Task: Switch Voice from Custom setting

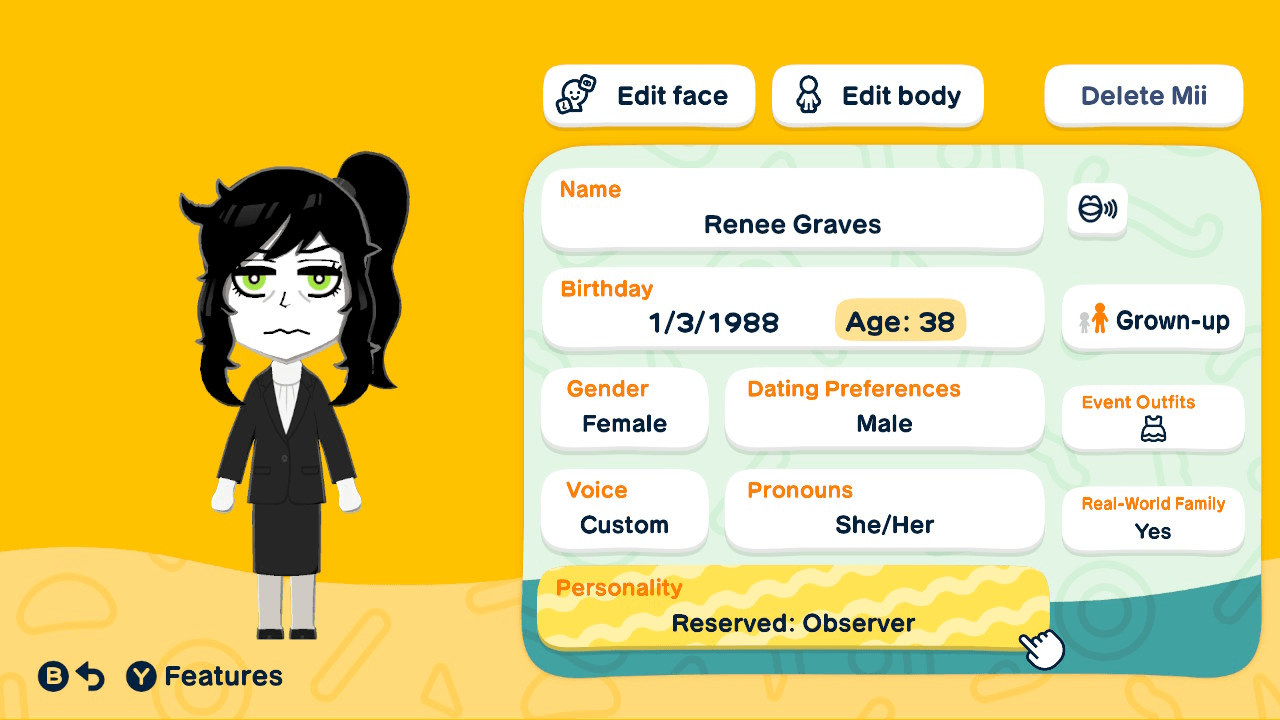Action: click(624, 510)
